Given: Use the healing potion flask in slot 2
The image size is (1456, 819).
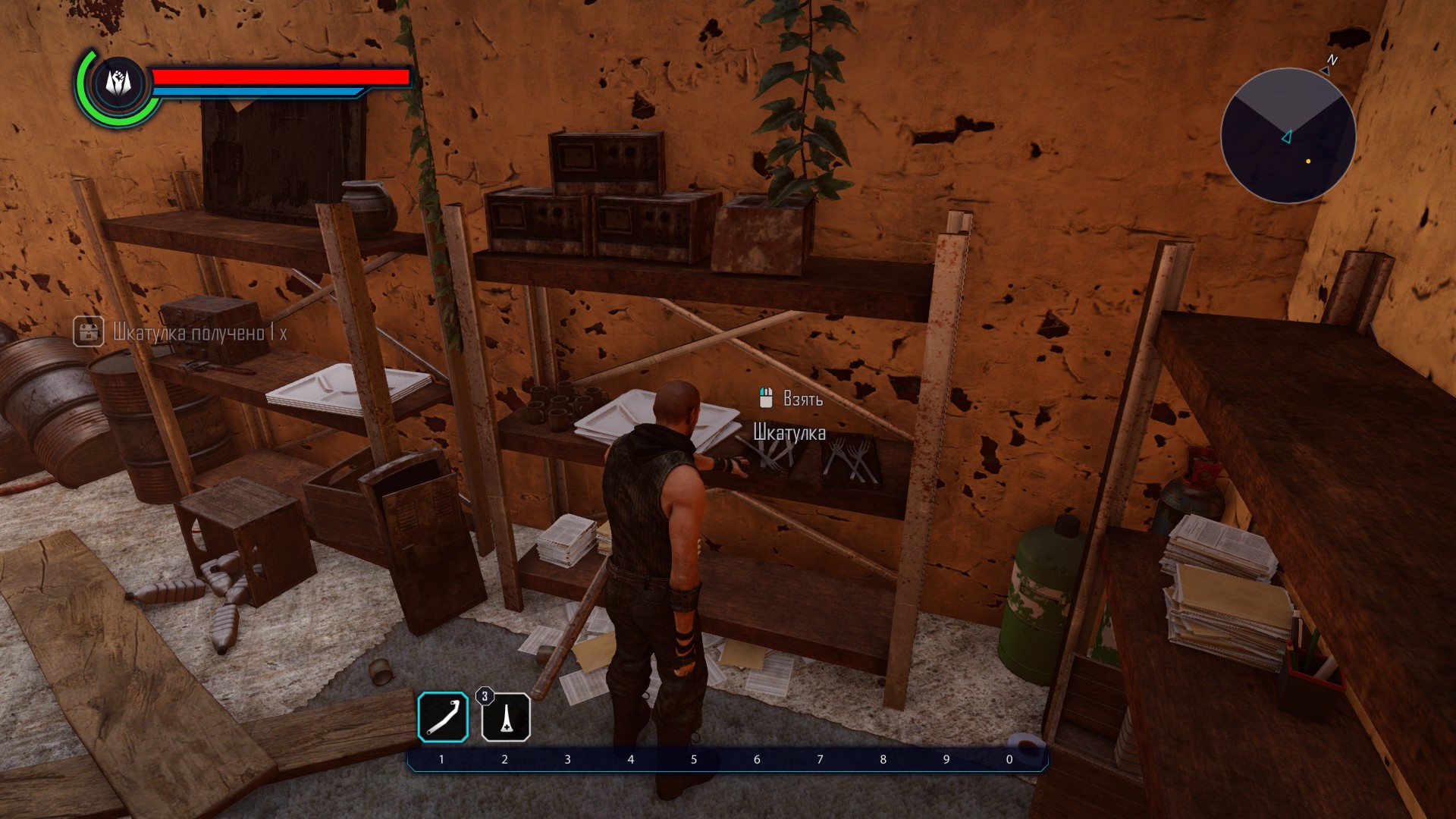Looking at the screenshot, I should pos(506,717).
